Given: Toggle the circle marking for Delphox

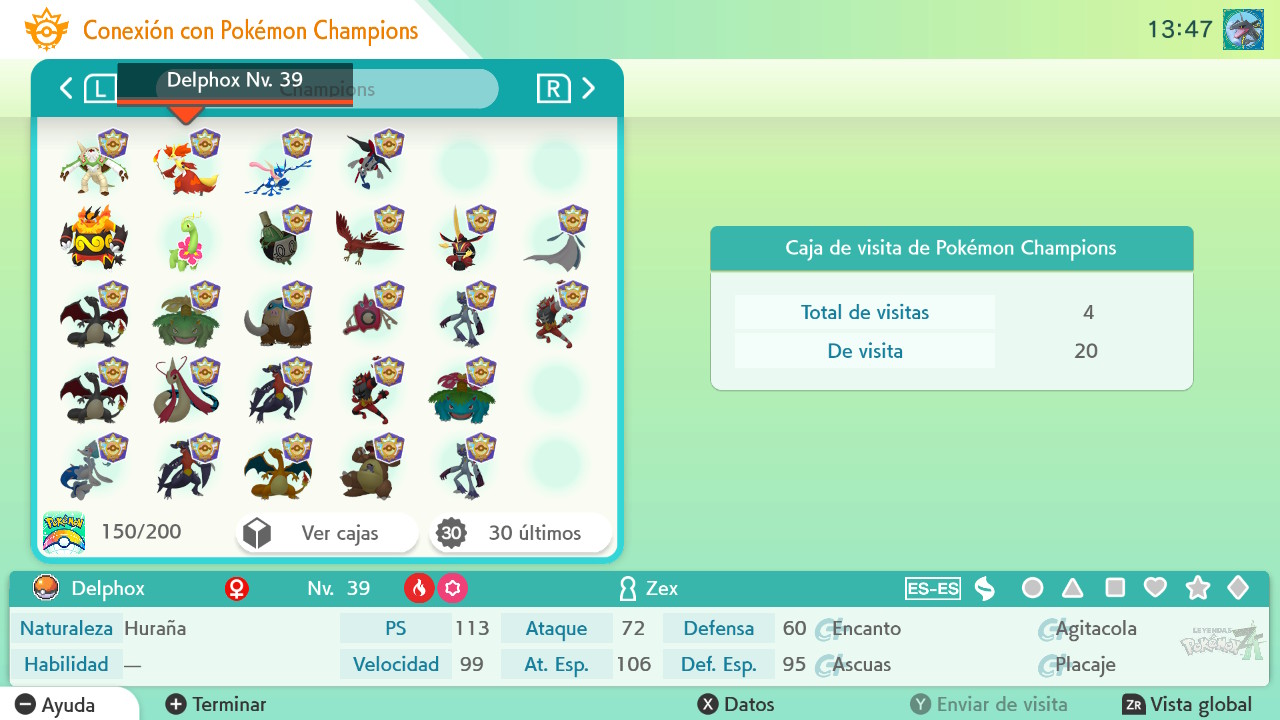Looking at the screenshot, I should click(x=1032, y=589).
